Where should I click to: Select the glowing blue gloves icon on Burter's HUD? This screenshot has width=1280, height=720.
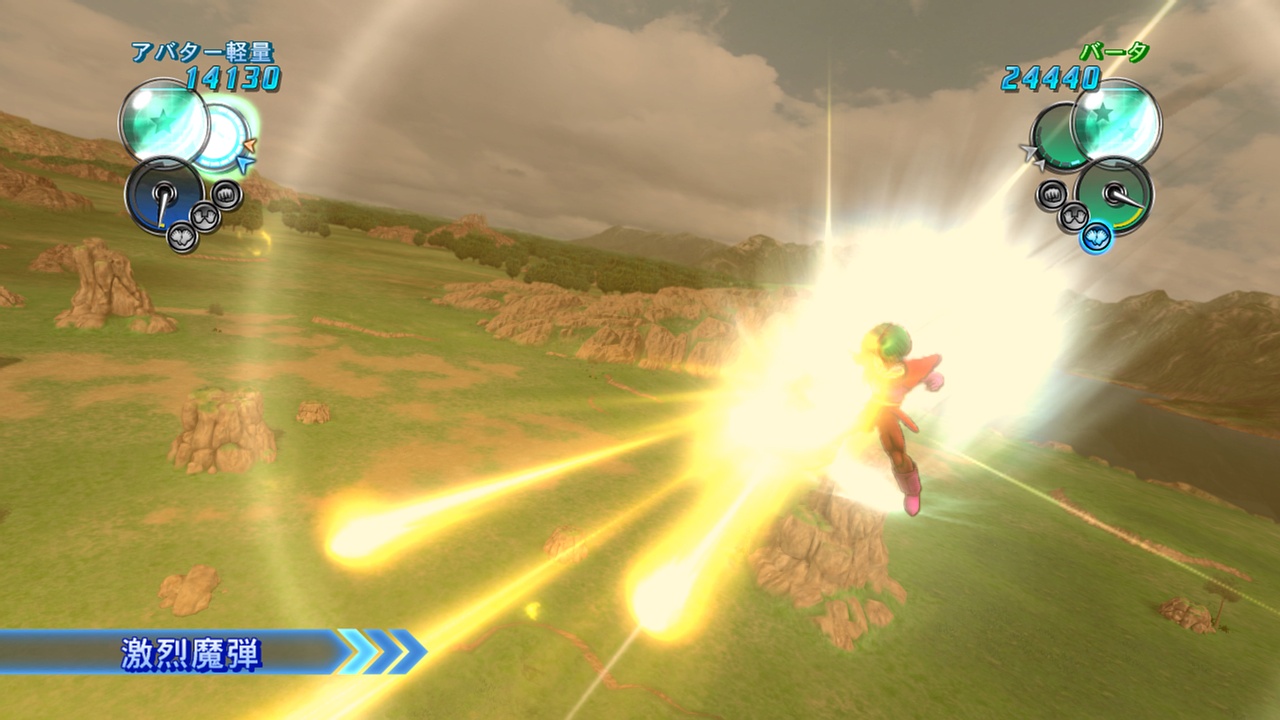pos(1096,237)
